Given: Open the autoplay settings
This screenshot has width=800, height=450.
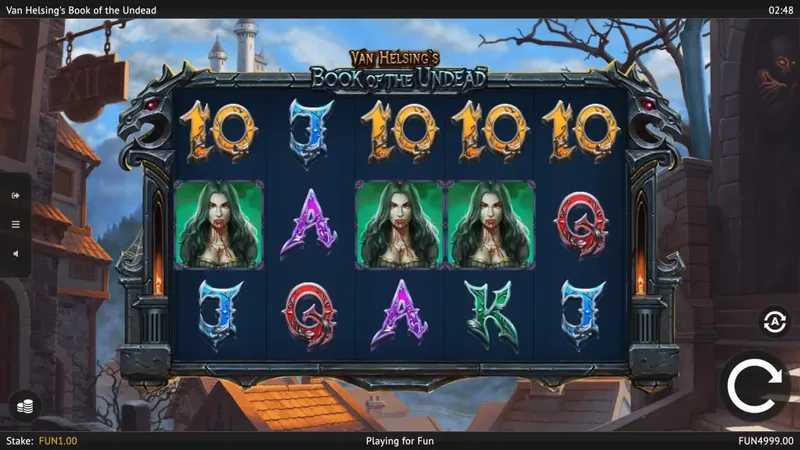Looking at the screenshot, I should pyautogui.click(x=773, y=321).
